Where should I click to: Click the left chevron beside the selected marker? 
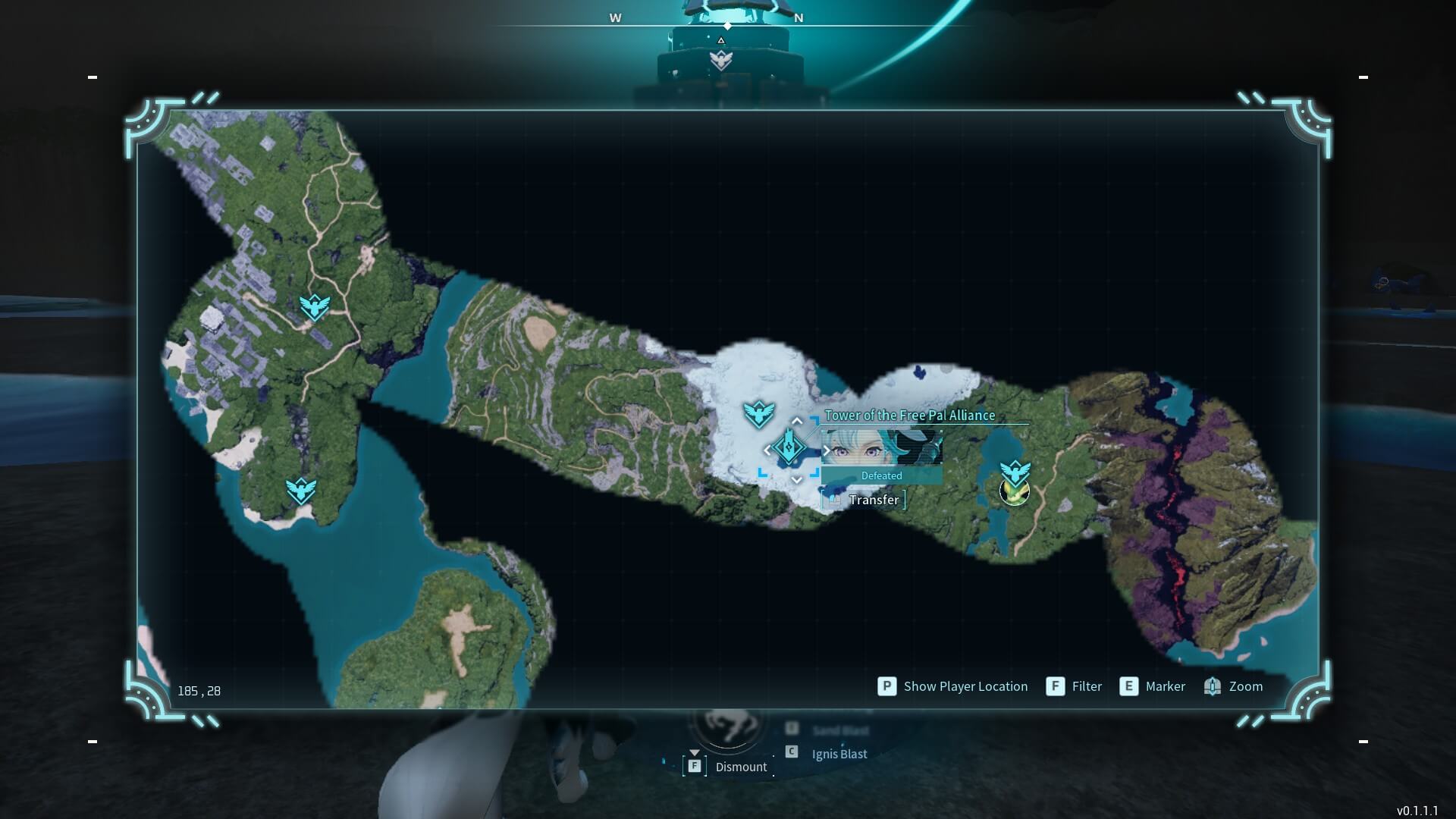(769, 449)
